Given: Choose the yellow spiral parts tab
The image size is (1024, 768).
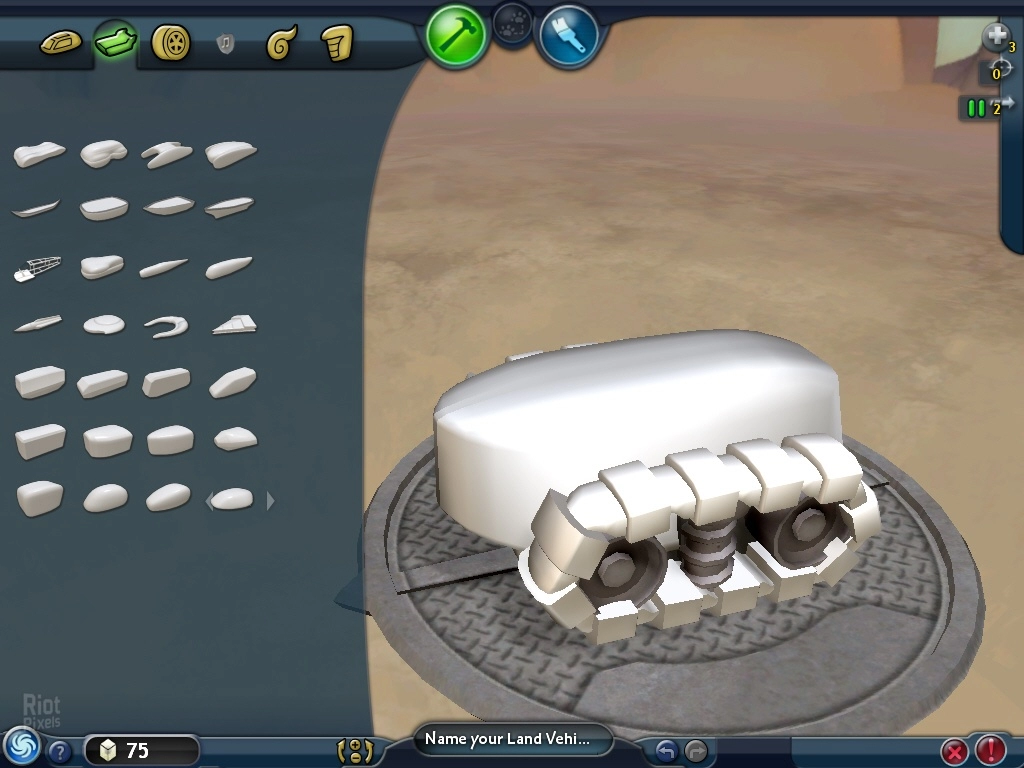Looking at the screenshot, I should click(281, 43).
